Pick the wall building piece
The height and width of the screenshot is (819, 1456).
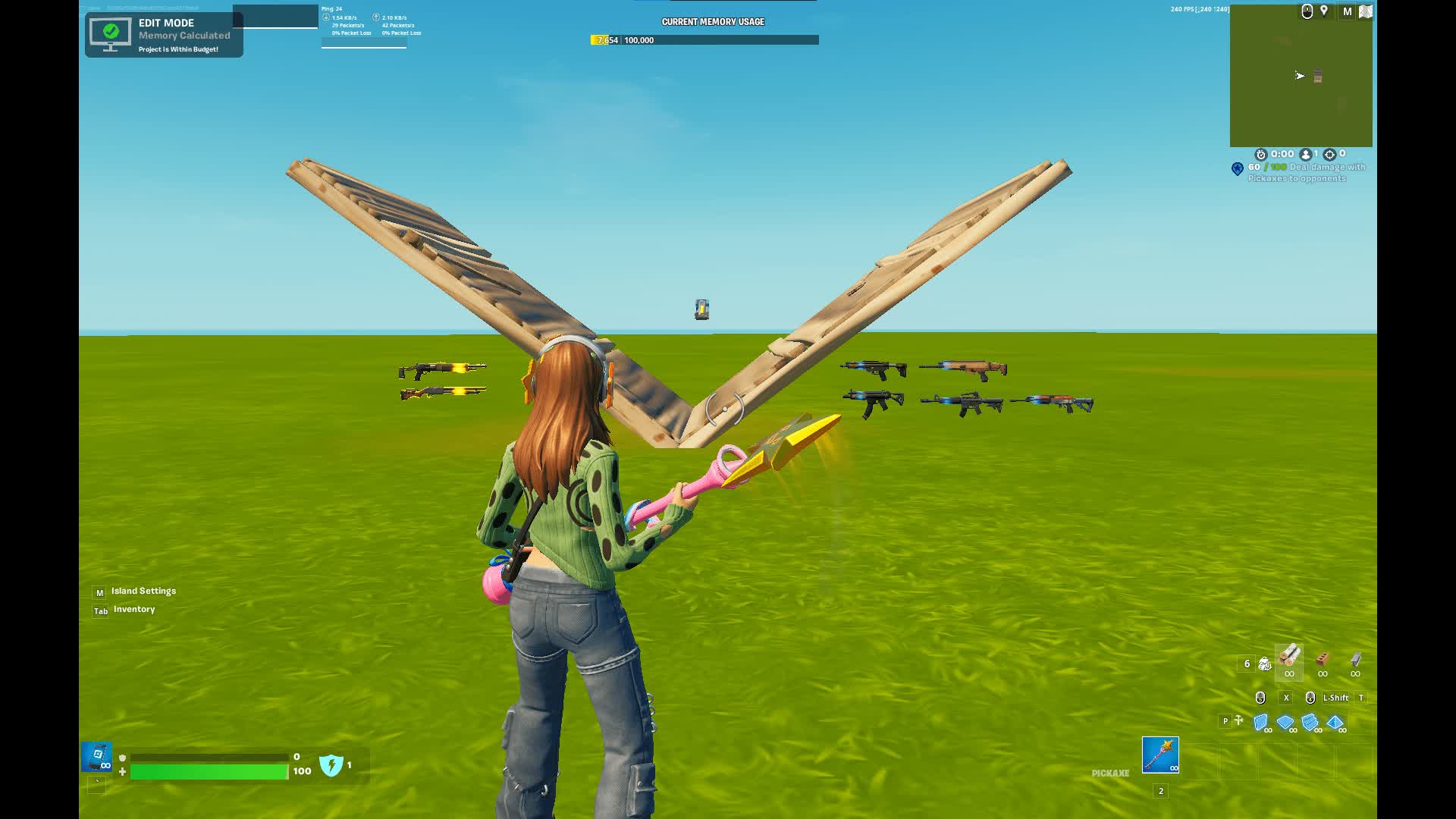(1261, 722)
